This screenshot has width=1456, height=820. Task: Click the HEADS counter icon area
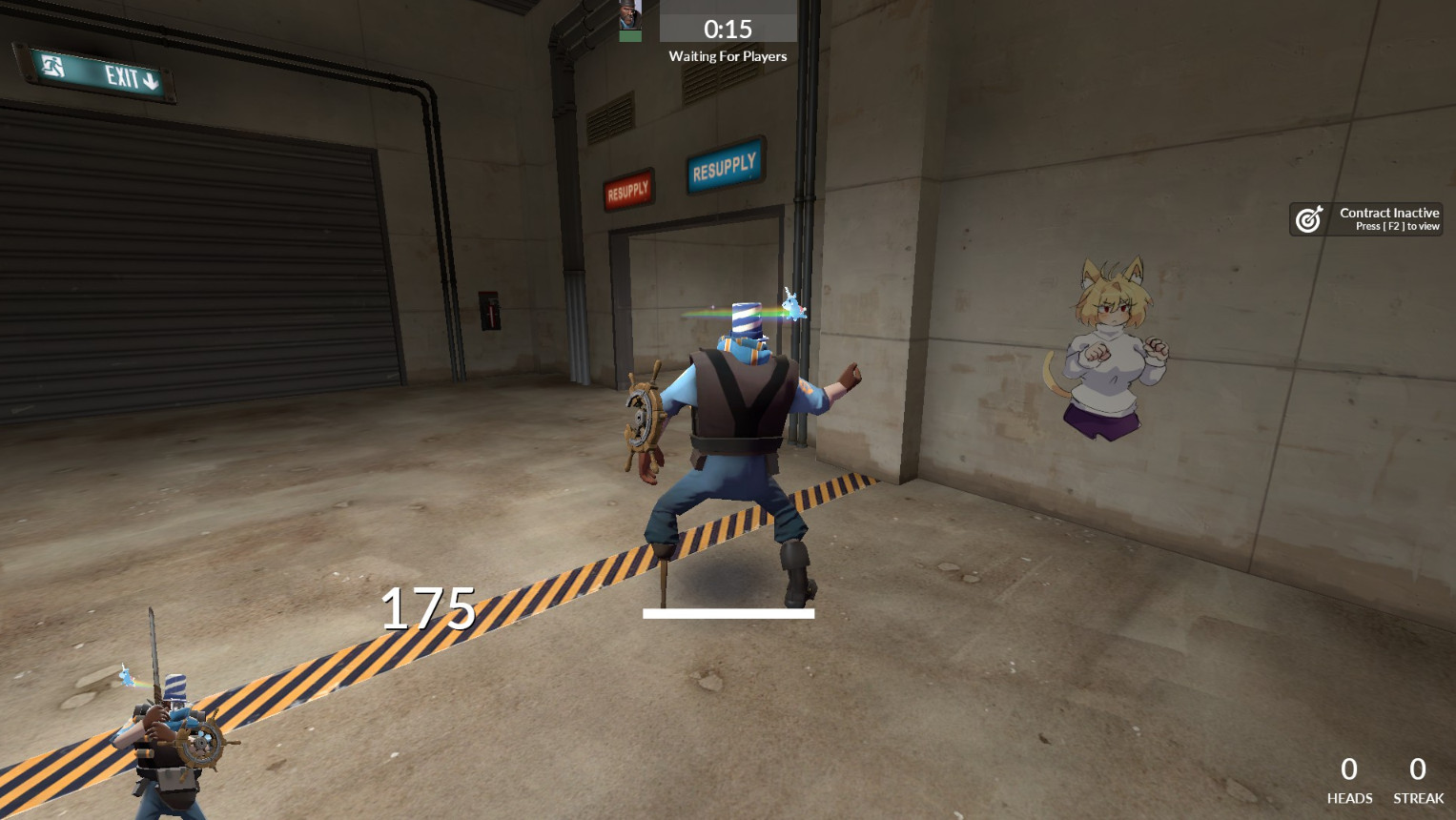[1348, 780]
